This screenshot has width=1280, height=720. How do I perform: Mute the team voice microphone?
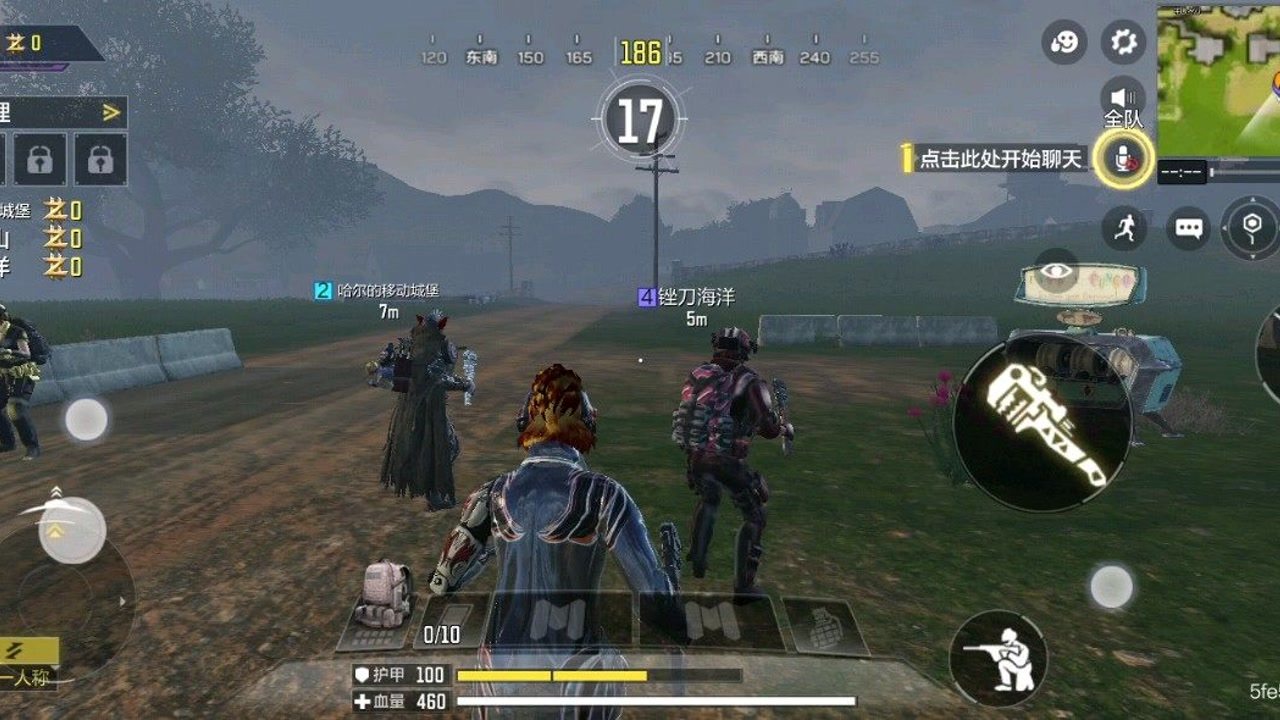(1125, 160)
